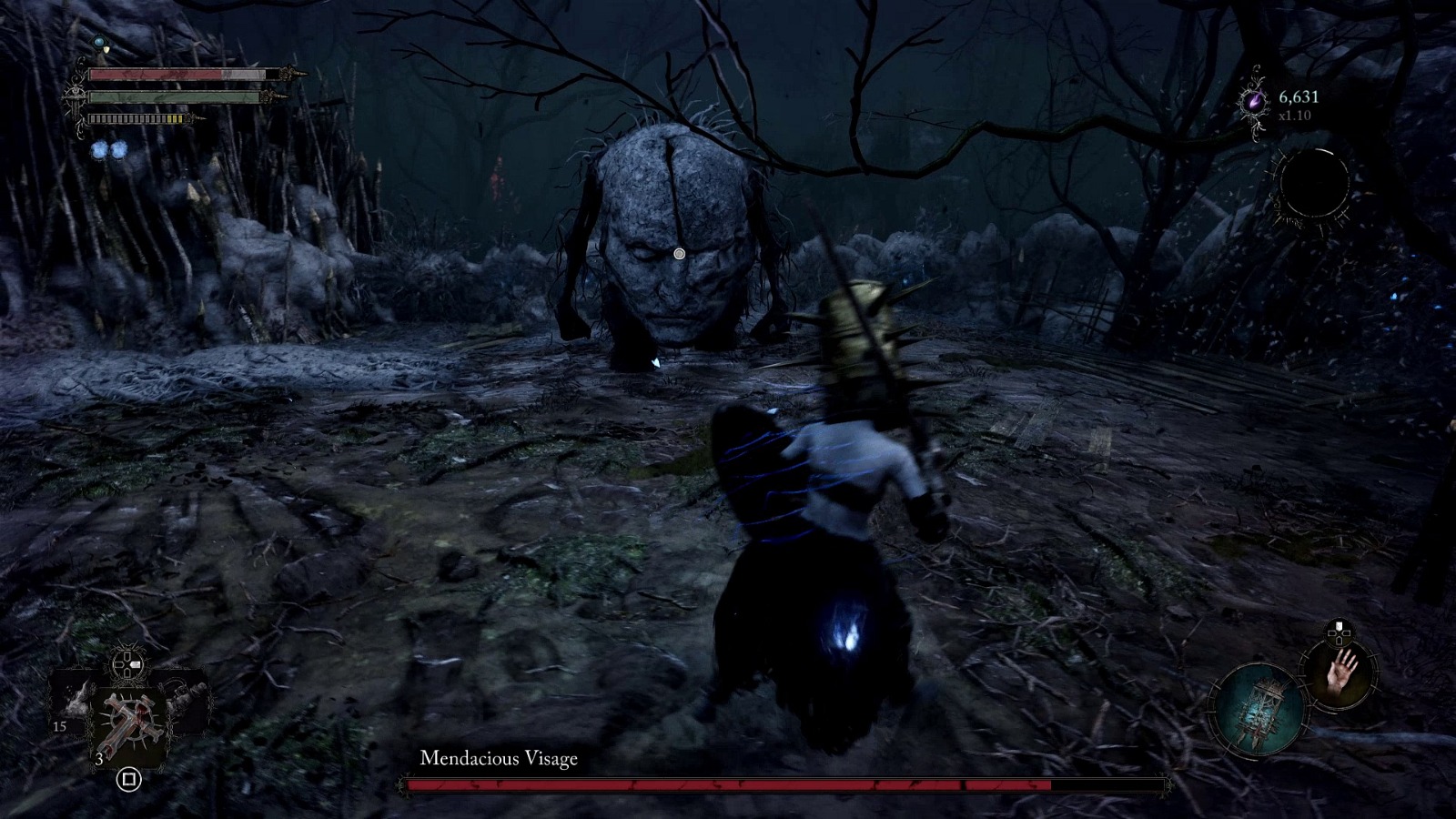Viewport: 1456px width, 819px height.
Task: Click the yellow stamina segment bar
Action: [x=173, y=119]
